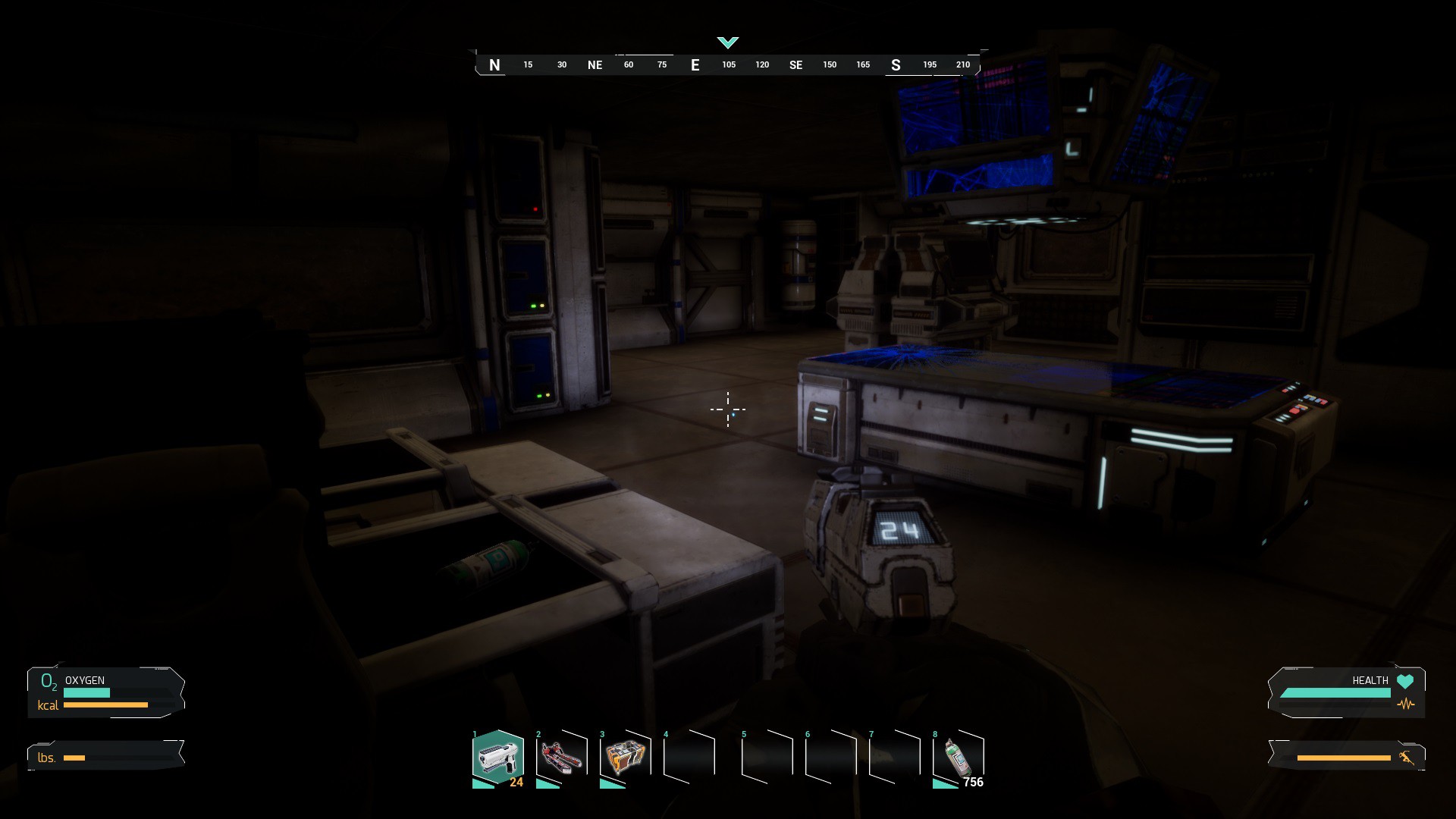Select the green oxygen canister in slot 8
Screen dimensions: 1456x819
tap(958, 757)
